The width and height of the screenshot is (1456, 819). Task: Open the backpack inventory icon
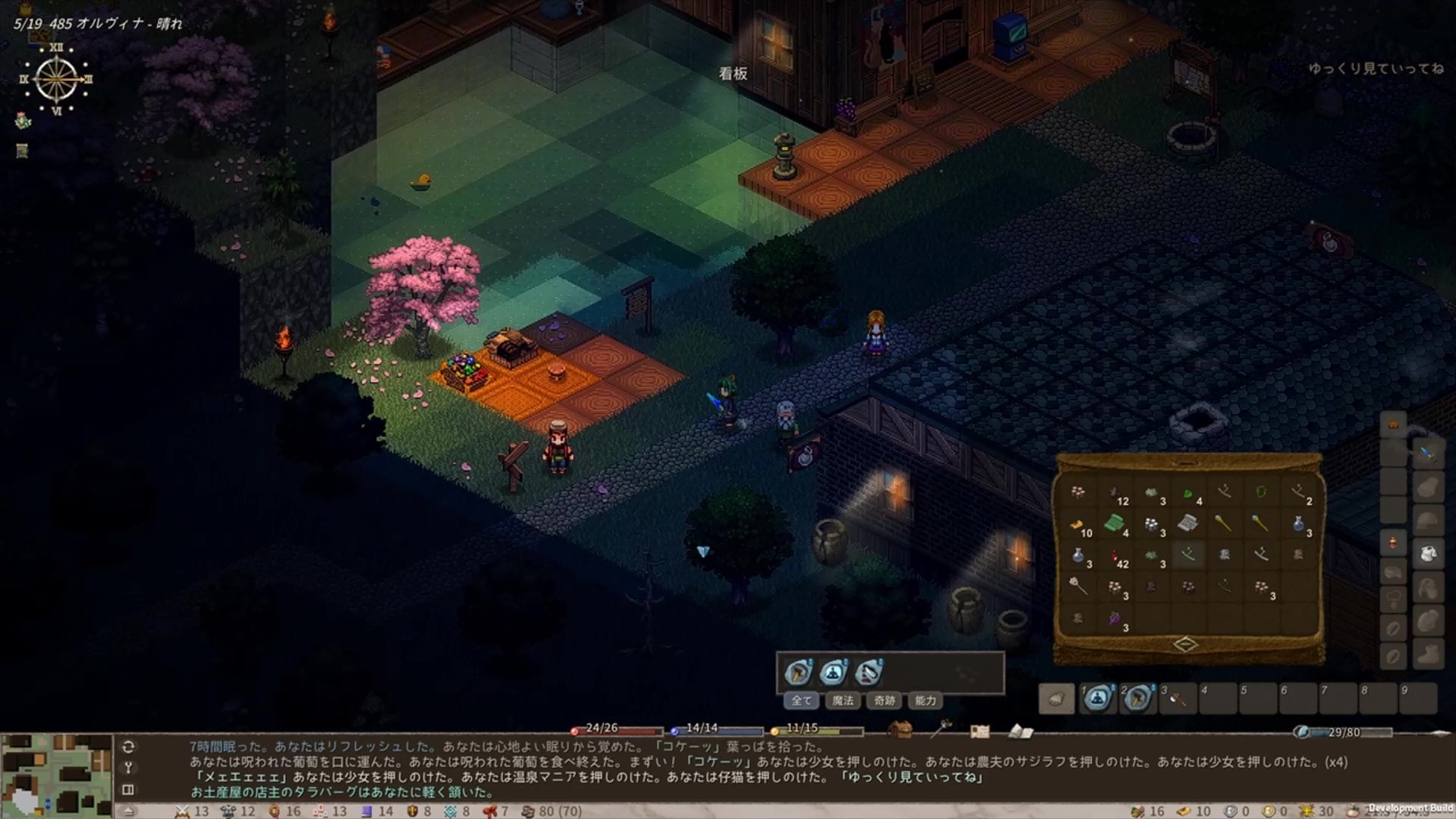point(900,730)
